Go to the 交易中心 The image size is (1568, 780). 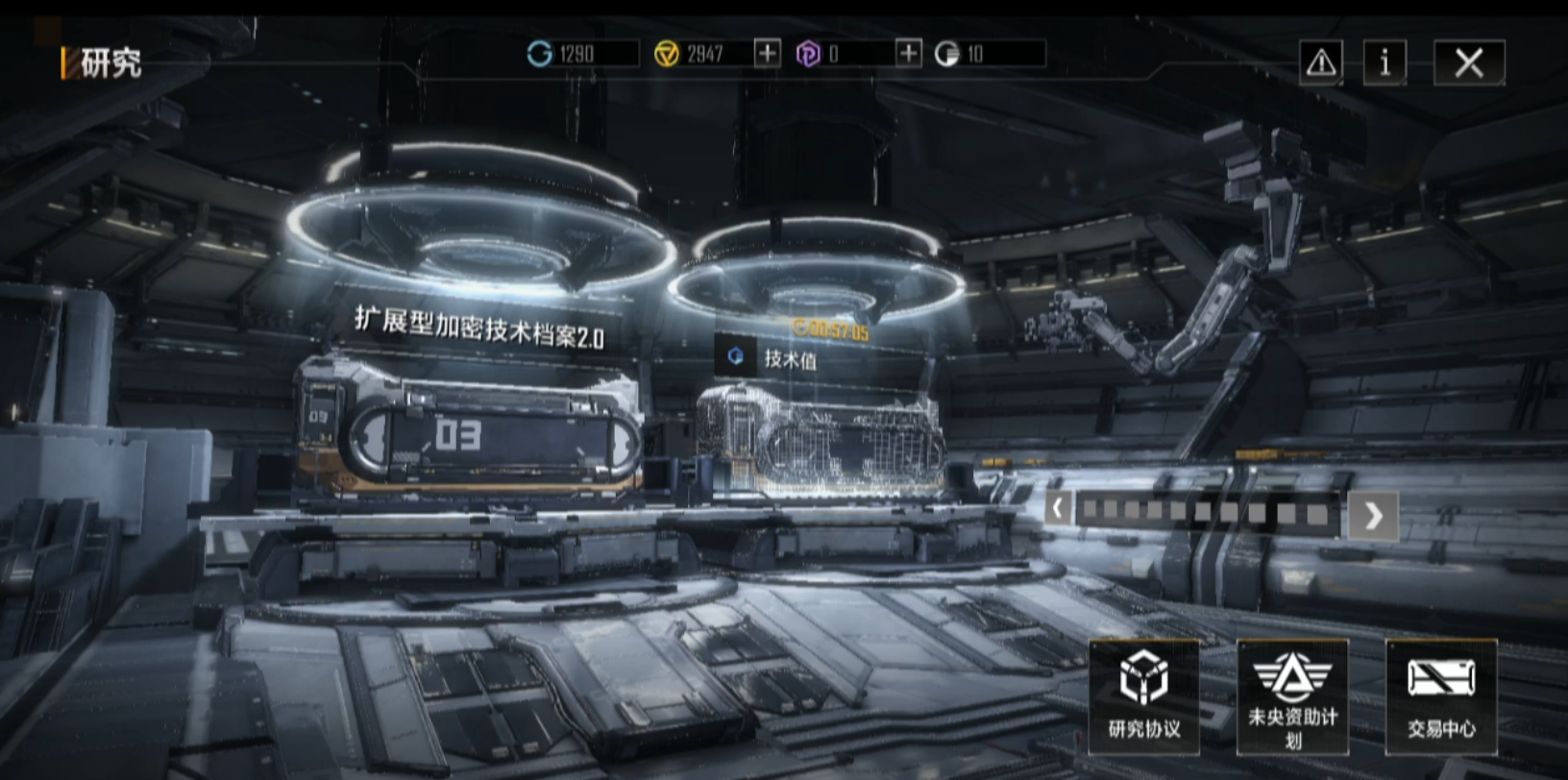tap(1440, 695)
